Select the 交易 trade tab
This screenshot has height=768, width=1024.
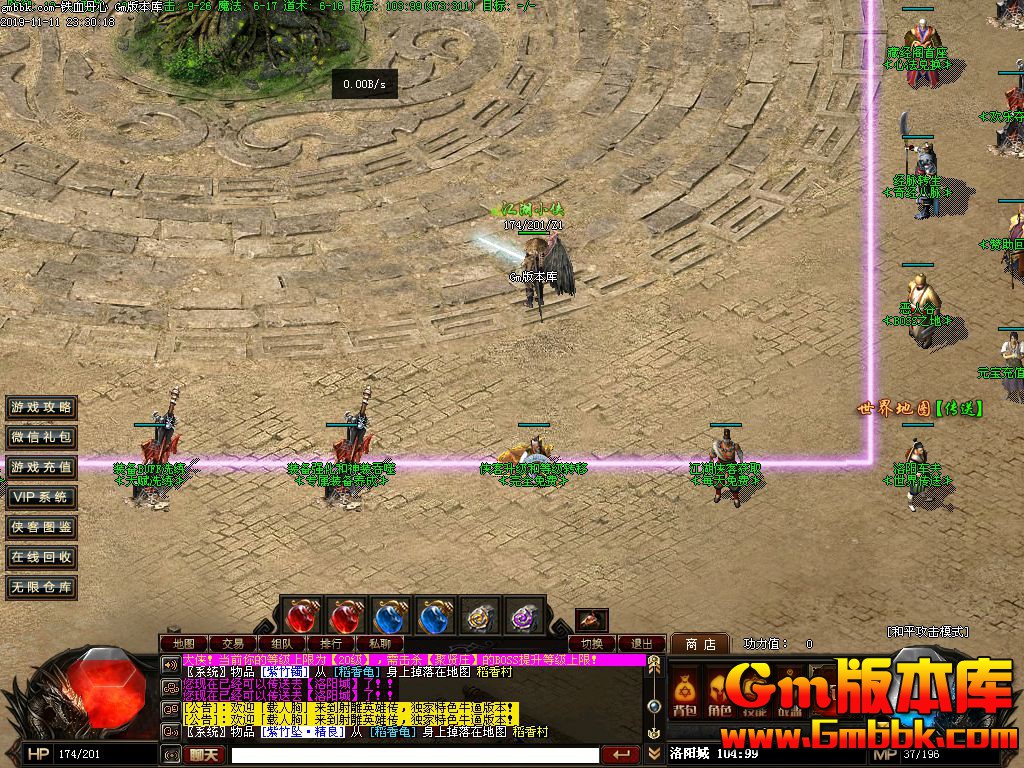(x=233, y=643)
